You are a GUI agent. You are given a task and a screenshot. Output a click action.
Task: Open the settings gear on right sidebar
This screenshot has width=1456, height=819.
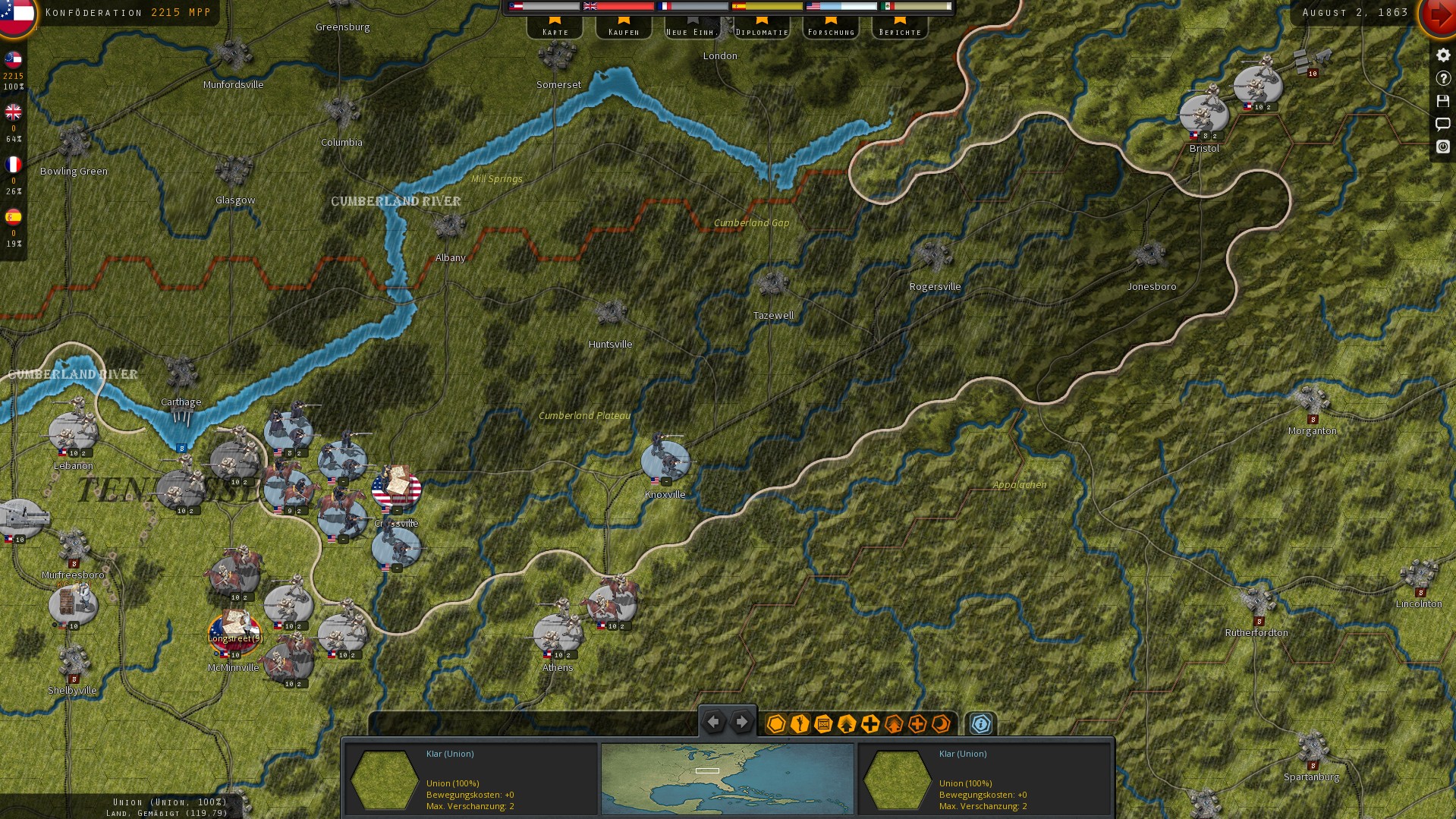(1442, 54)
